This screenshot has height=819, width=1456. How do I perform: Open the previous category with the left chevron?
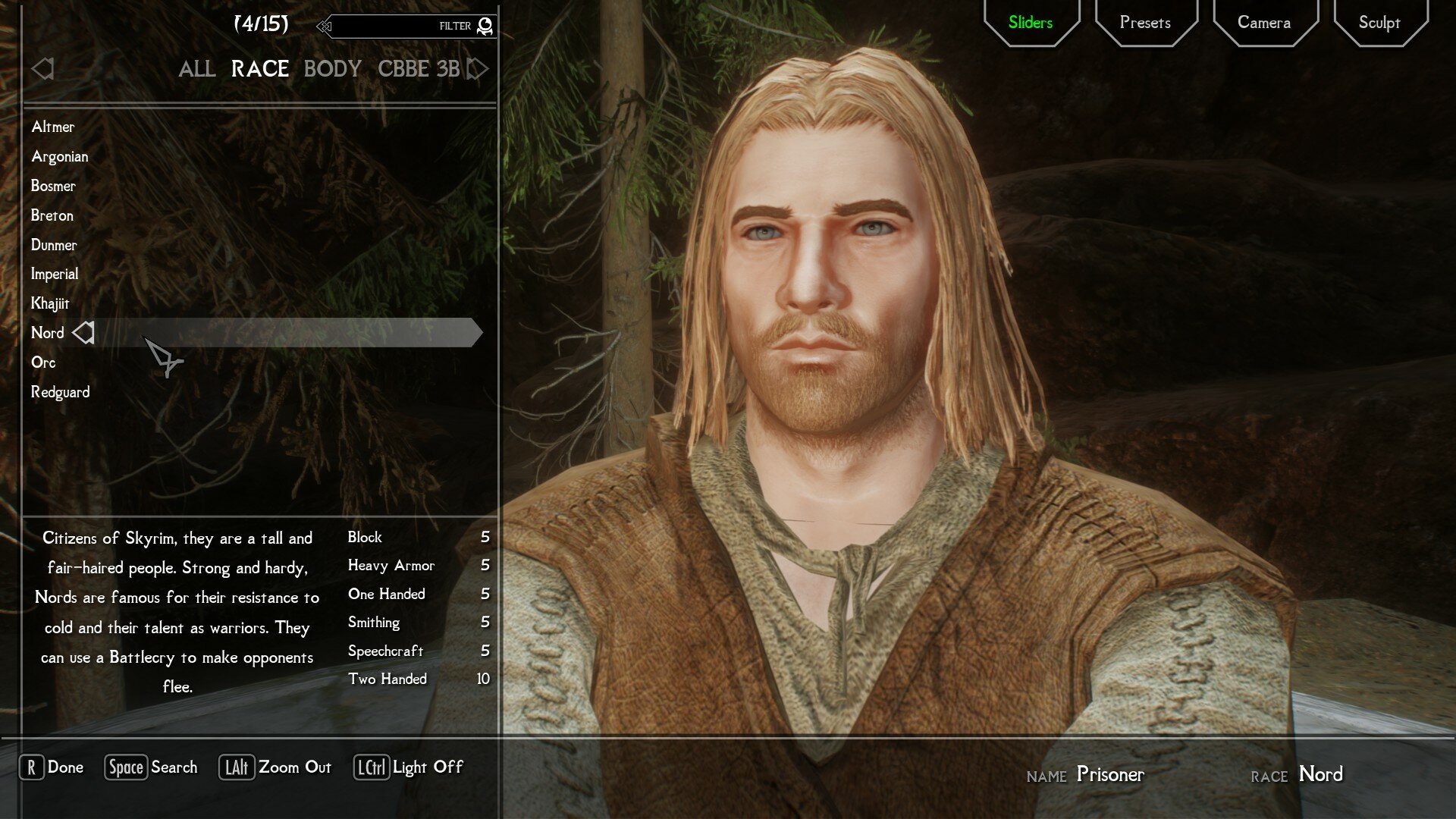43,69
